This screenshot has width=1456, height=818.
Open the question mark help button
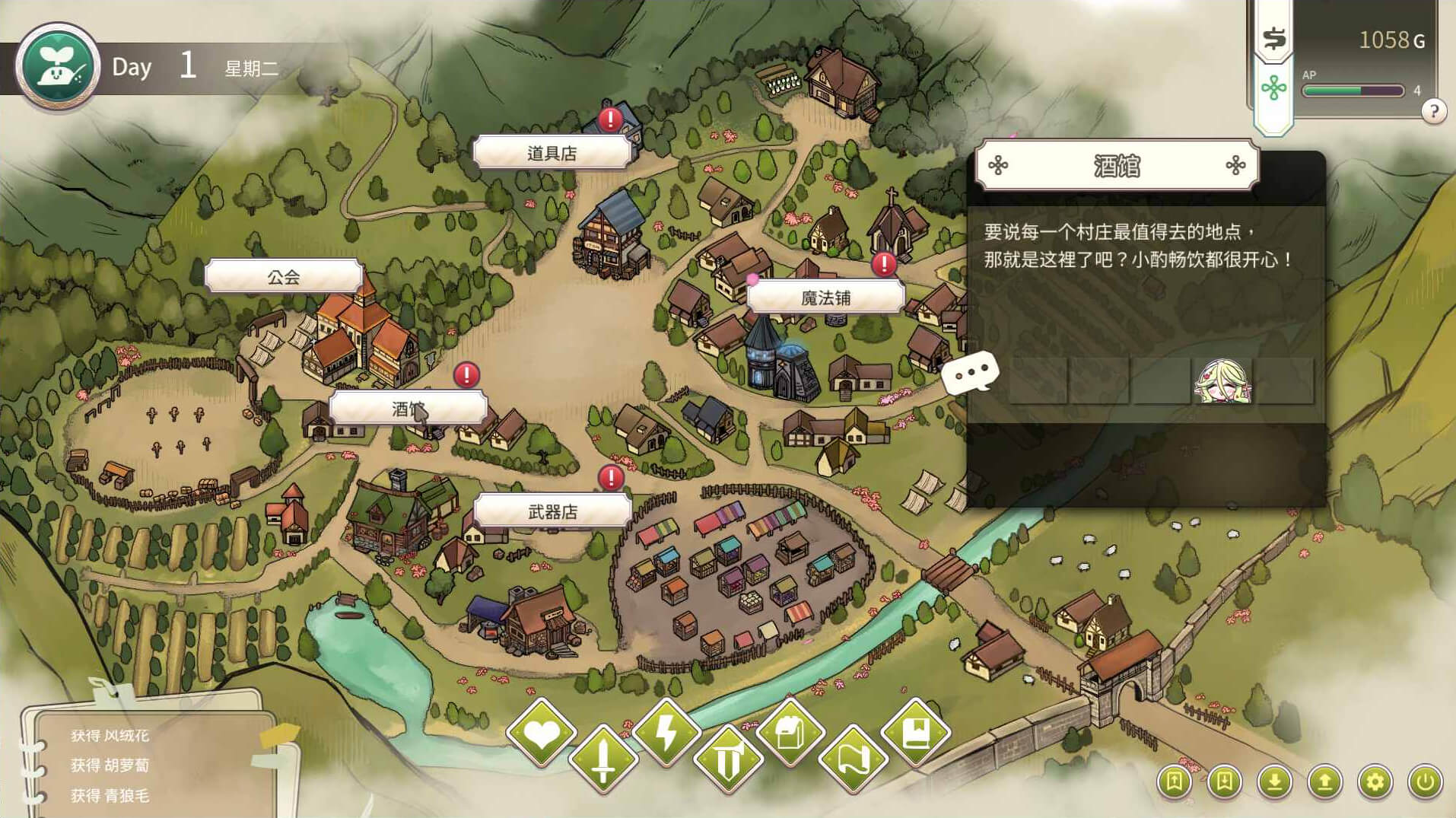pyautogui.click(x=1433, y=112)
